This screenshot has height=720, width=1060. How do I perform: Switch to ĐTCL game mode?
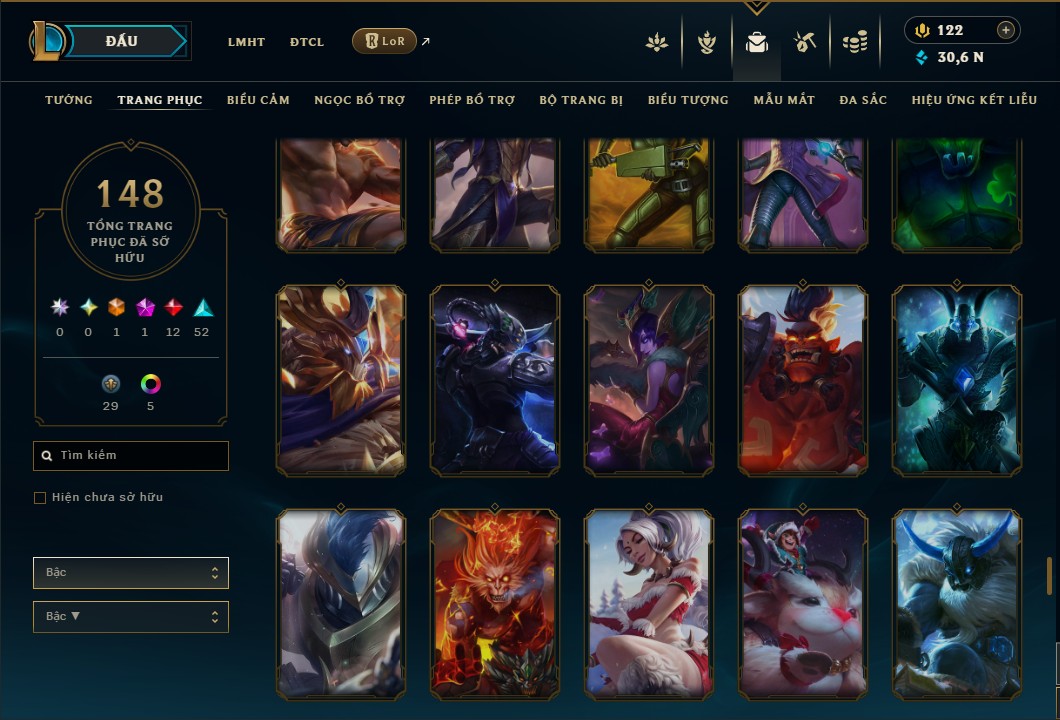307,42
